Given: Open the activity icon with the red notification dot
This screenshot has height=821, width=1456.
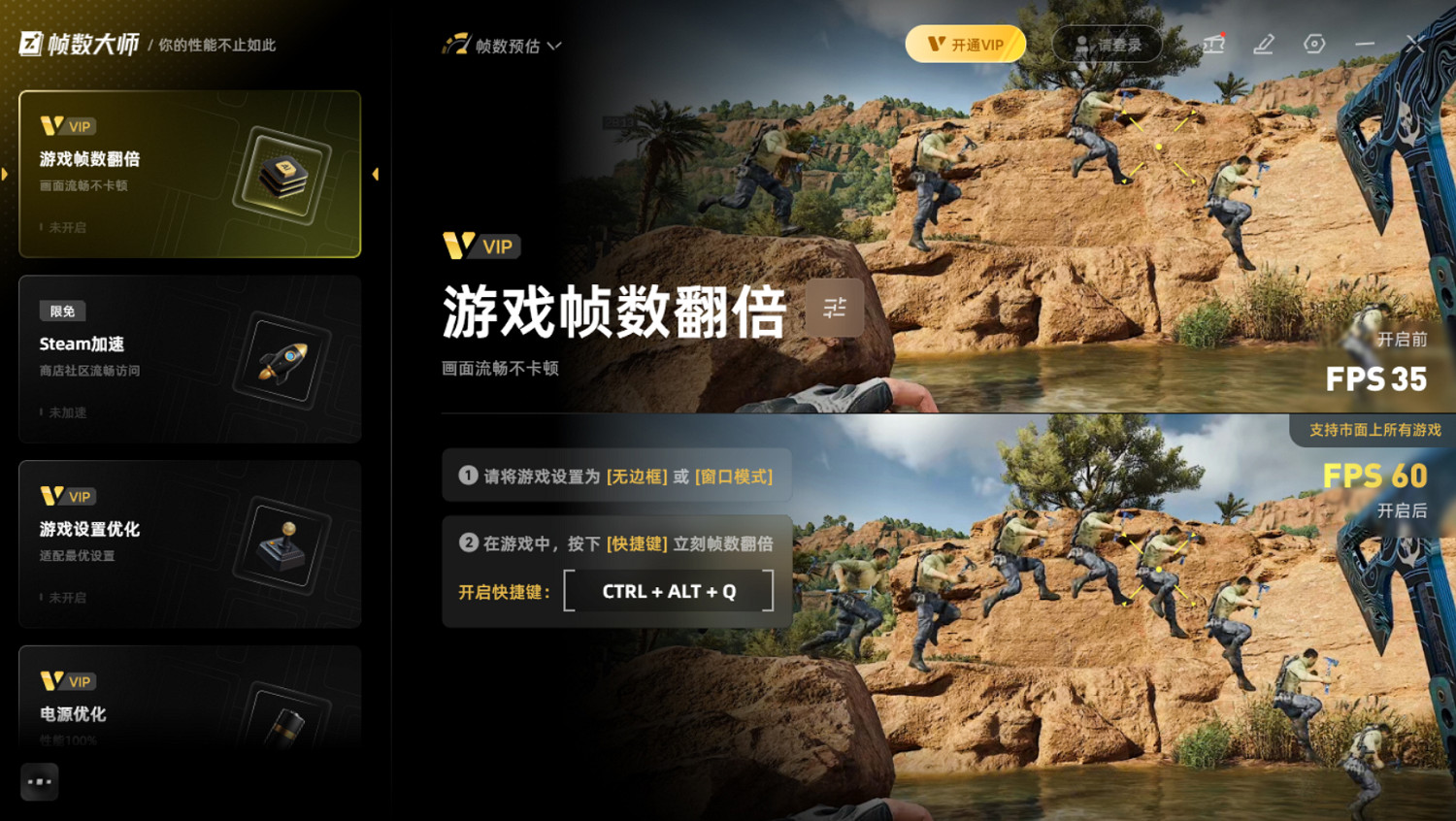Looking at the screenshot, I should 1213,44.
